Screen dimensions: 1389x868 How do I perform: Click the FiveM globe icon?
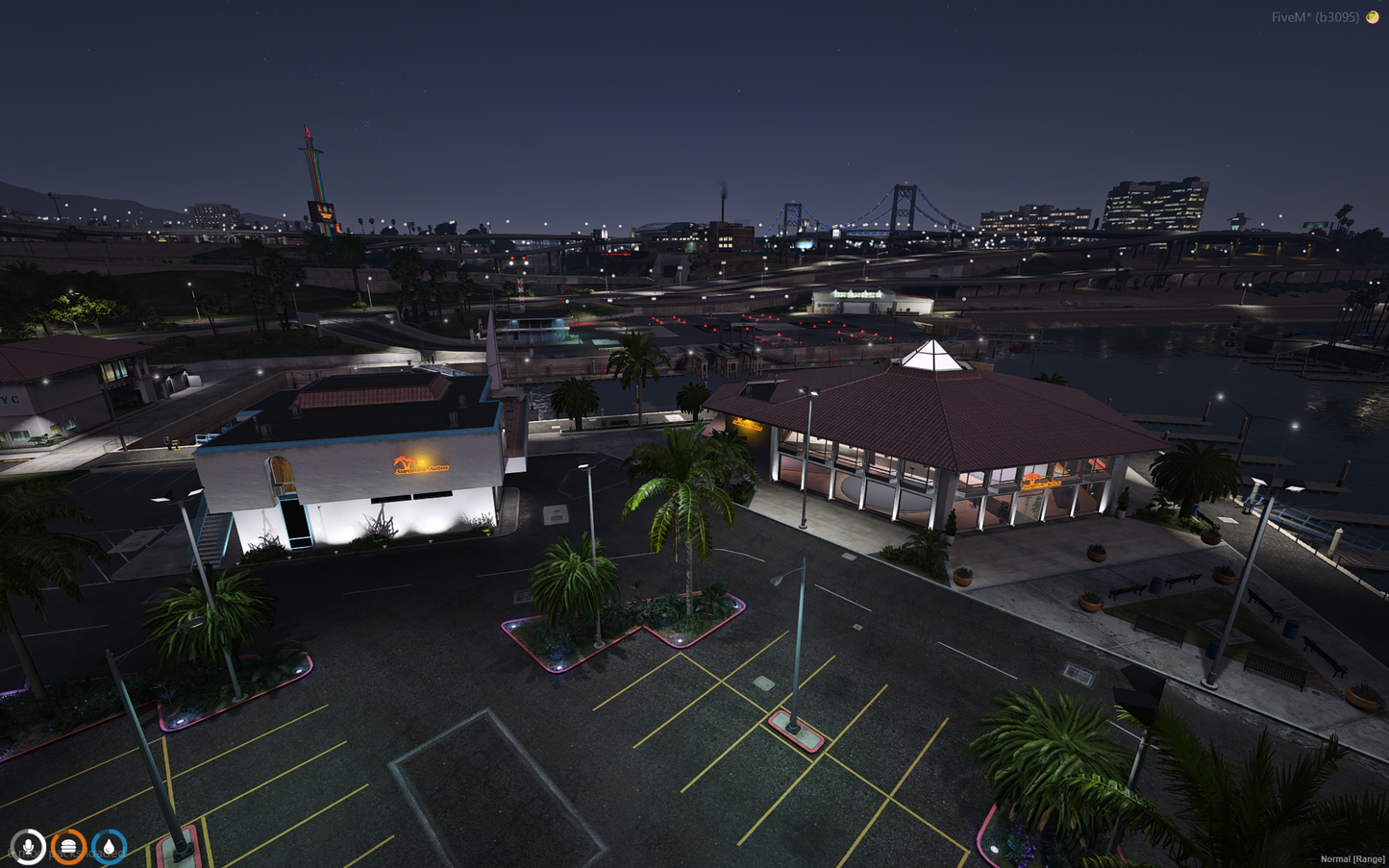1373,17
